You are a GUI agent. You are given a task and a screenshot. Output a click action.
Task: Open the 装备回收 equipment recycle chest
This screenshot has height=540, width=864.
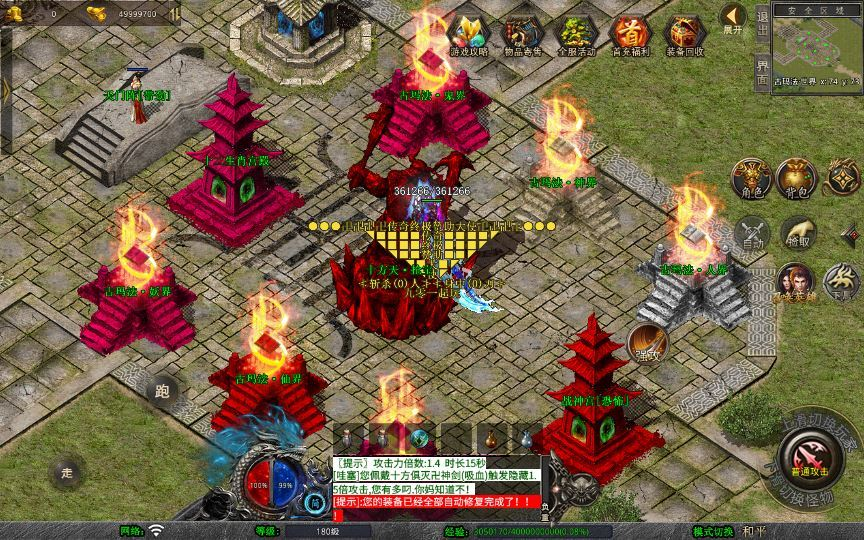tap(685, 33)
